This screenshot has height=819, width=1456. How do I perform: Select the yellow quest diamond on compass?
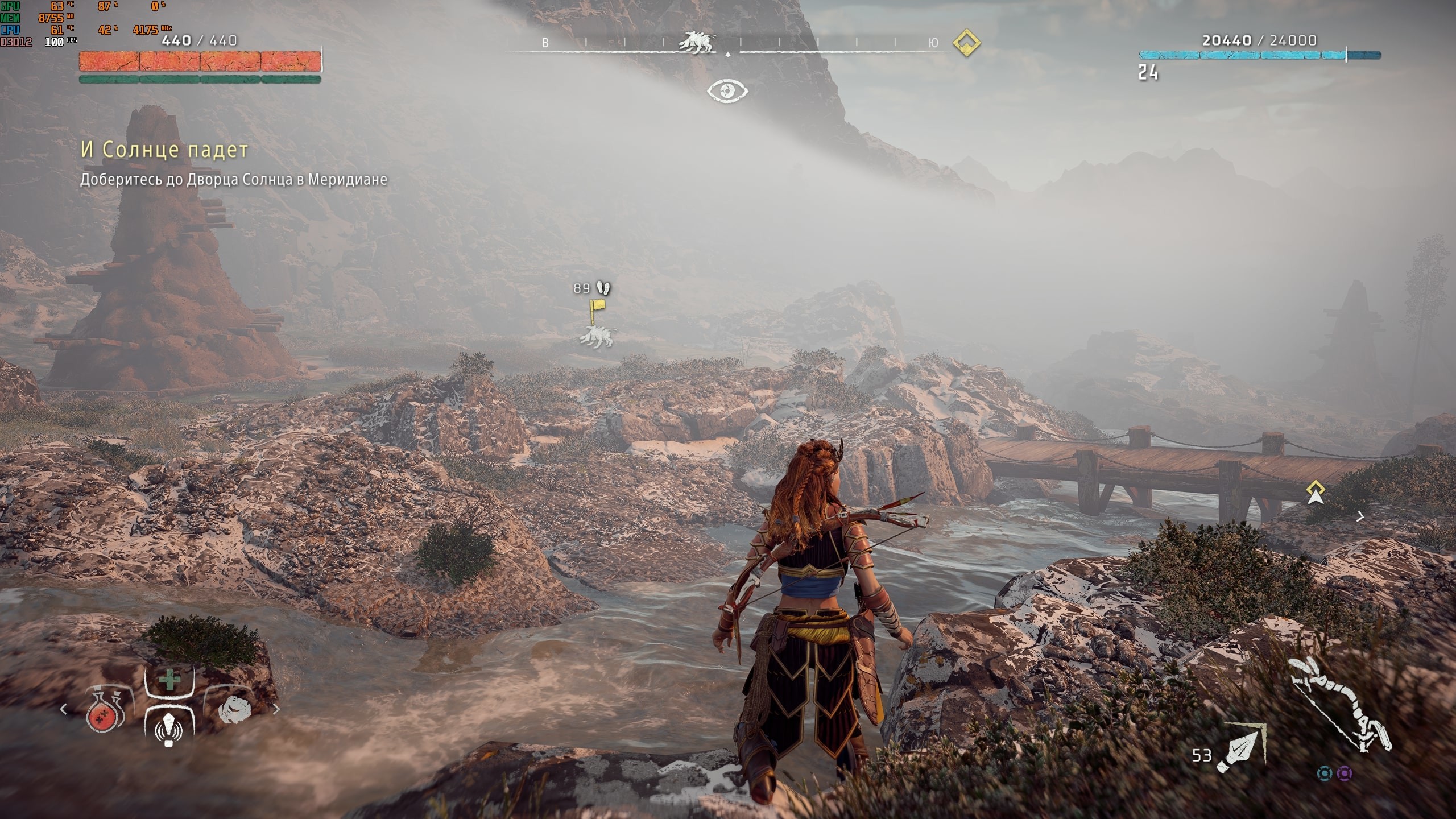coord(966,43)
